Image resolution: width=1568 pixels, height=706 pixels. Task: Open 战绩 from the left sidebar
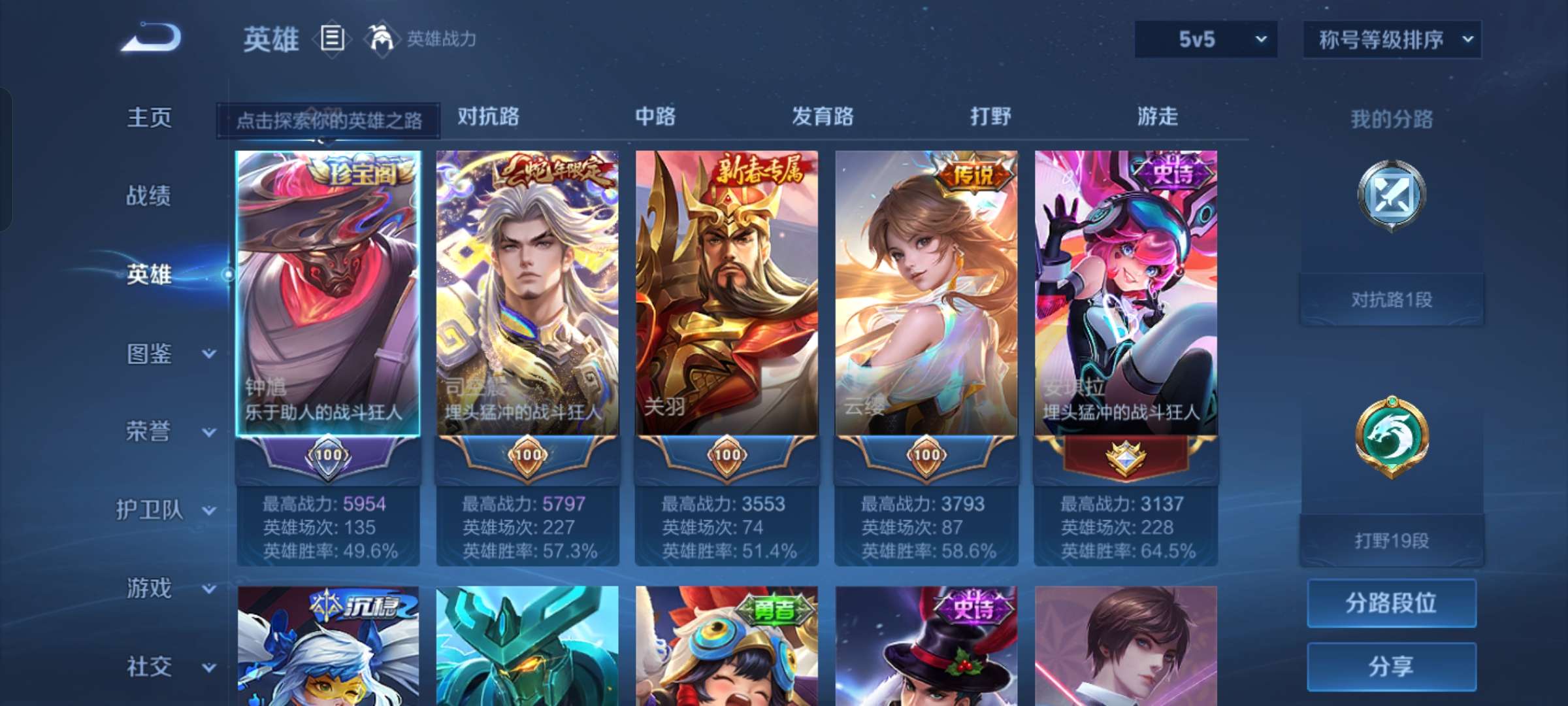[149, 196]
